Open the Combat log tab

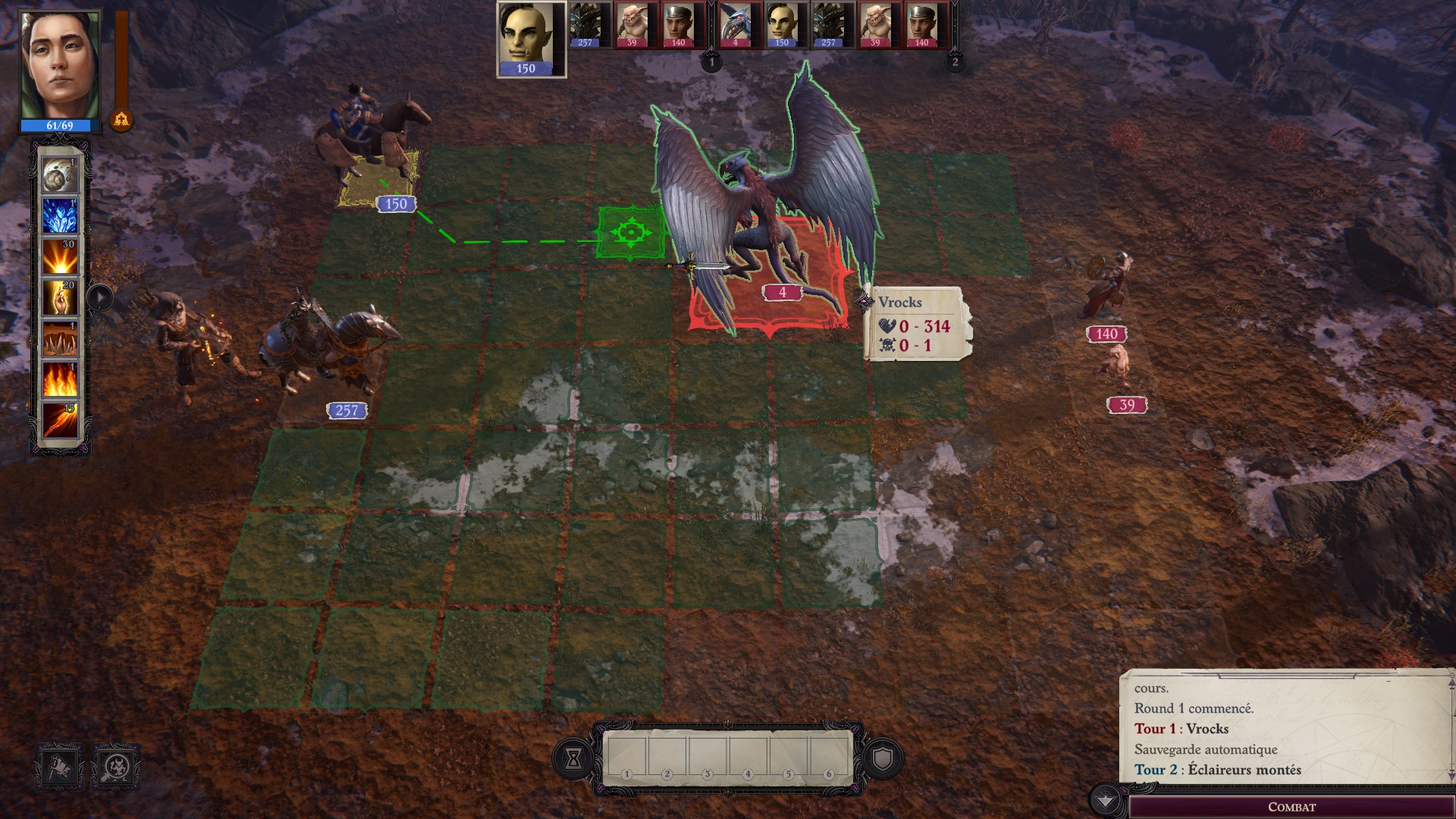[1291, 807]
